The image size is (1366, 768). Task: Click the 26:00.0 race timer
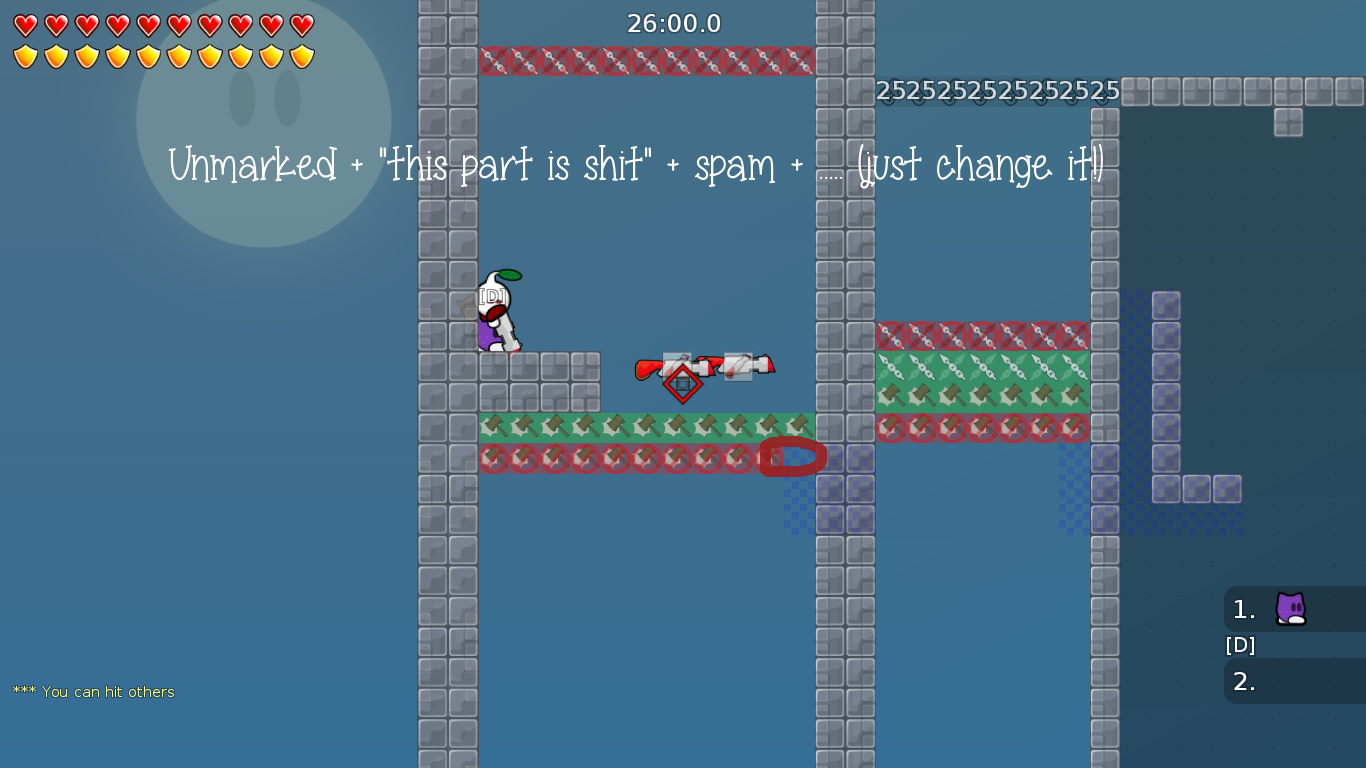tap(672, 23)
